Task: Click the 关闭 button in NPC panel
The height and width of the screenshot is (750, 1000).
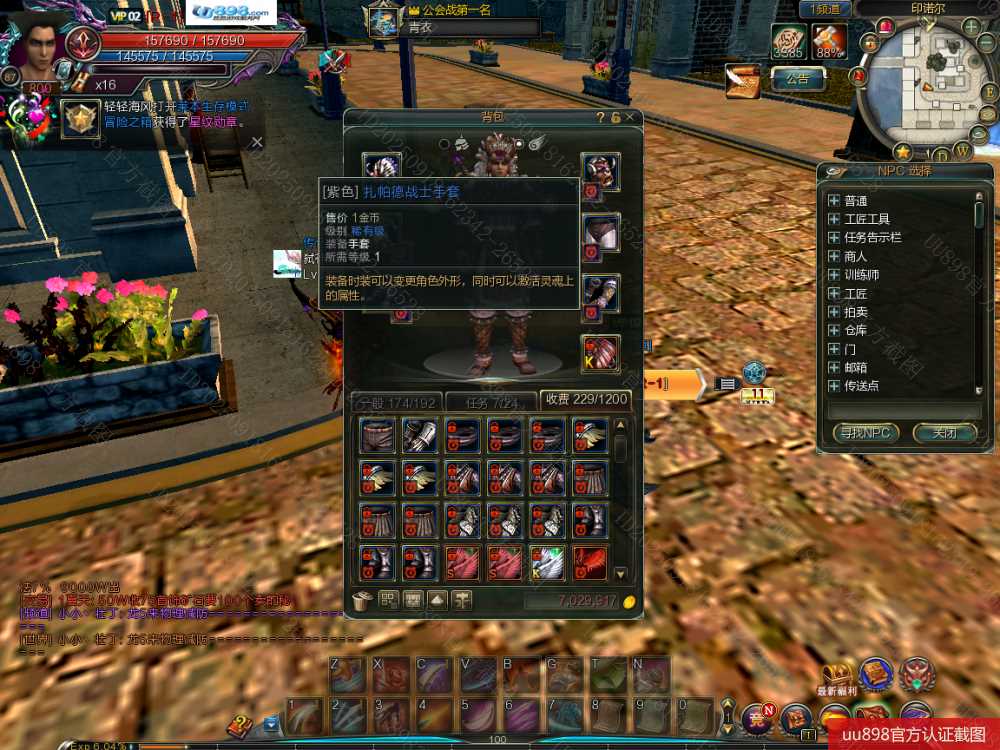Action: 944,433
